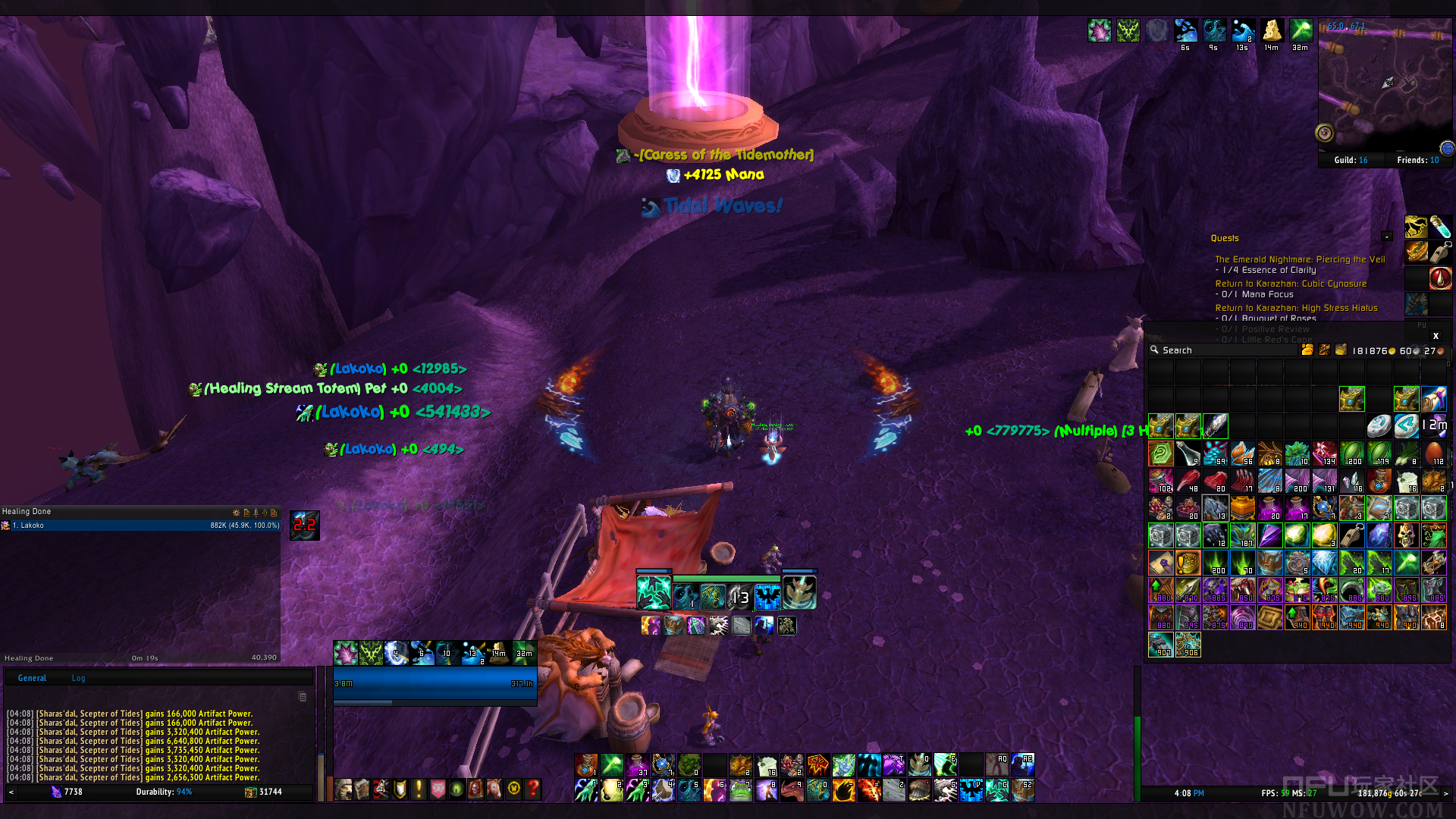The width and height of the screenshot is (1456, 819).
Task: Use the silver whistle item in bag
Action: [x=1351, y=535]
